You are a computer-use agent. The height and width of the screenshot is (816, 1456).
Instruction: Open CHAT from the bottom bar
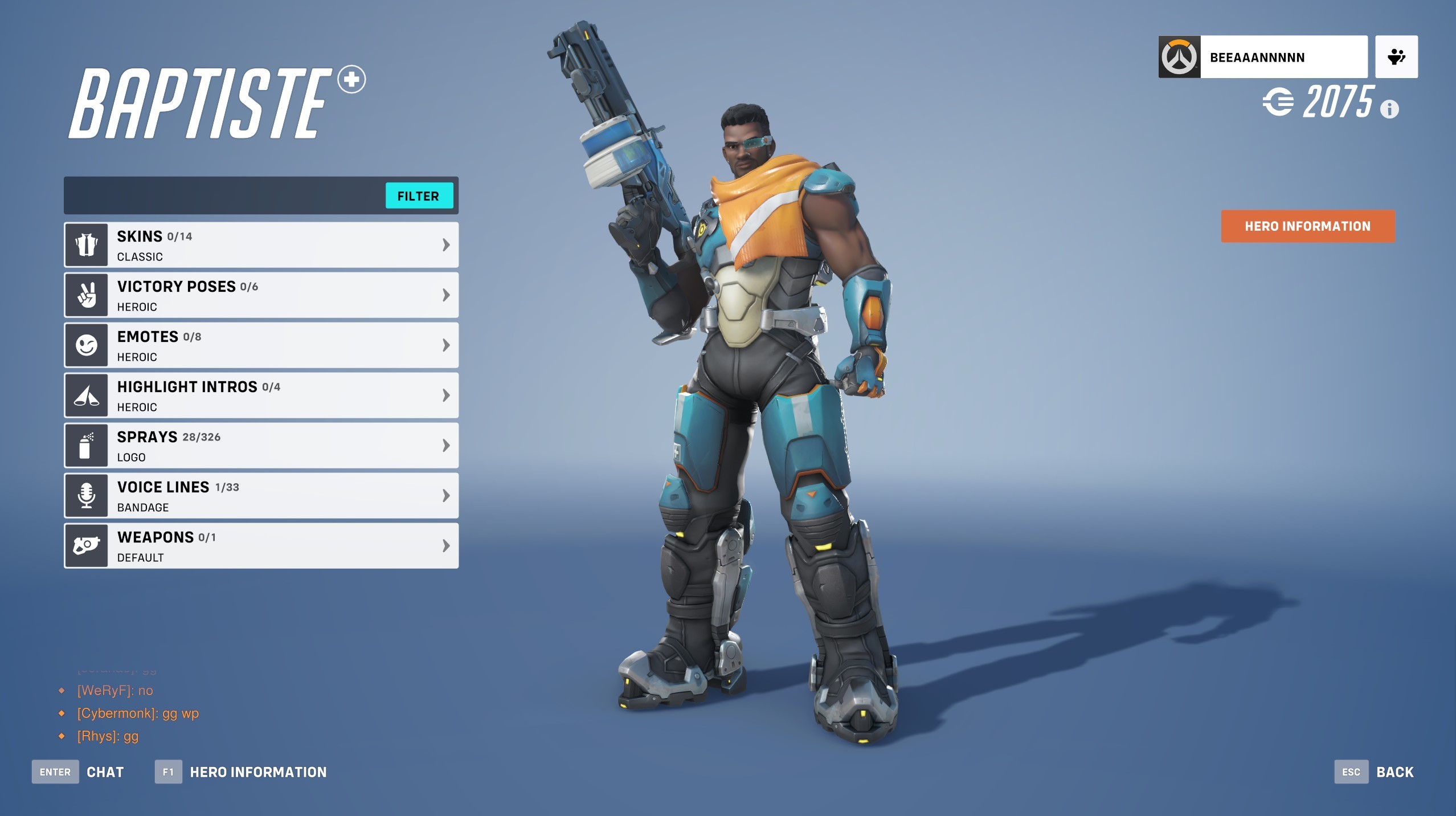coord(105,772)
